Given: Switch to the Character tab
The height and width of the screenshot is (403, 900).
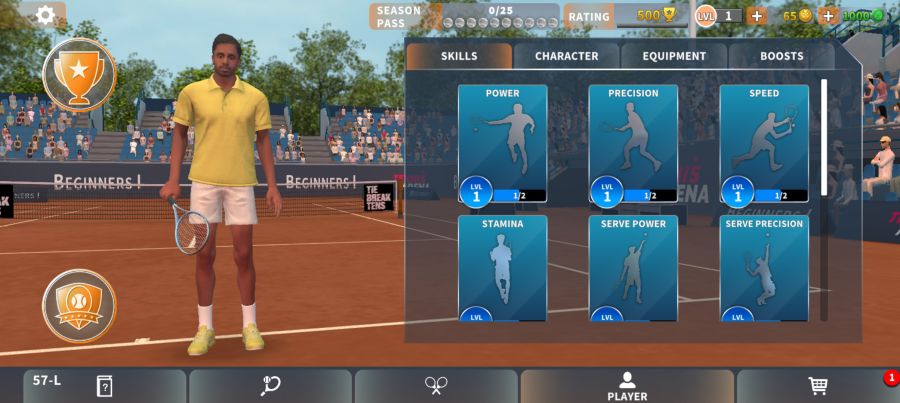Looking at the screenshot, I should tap(566, 56).
